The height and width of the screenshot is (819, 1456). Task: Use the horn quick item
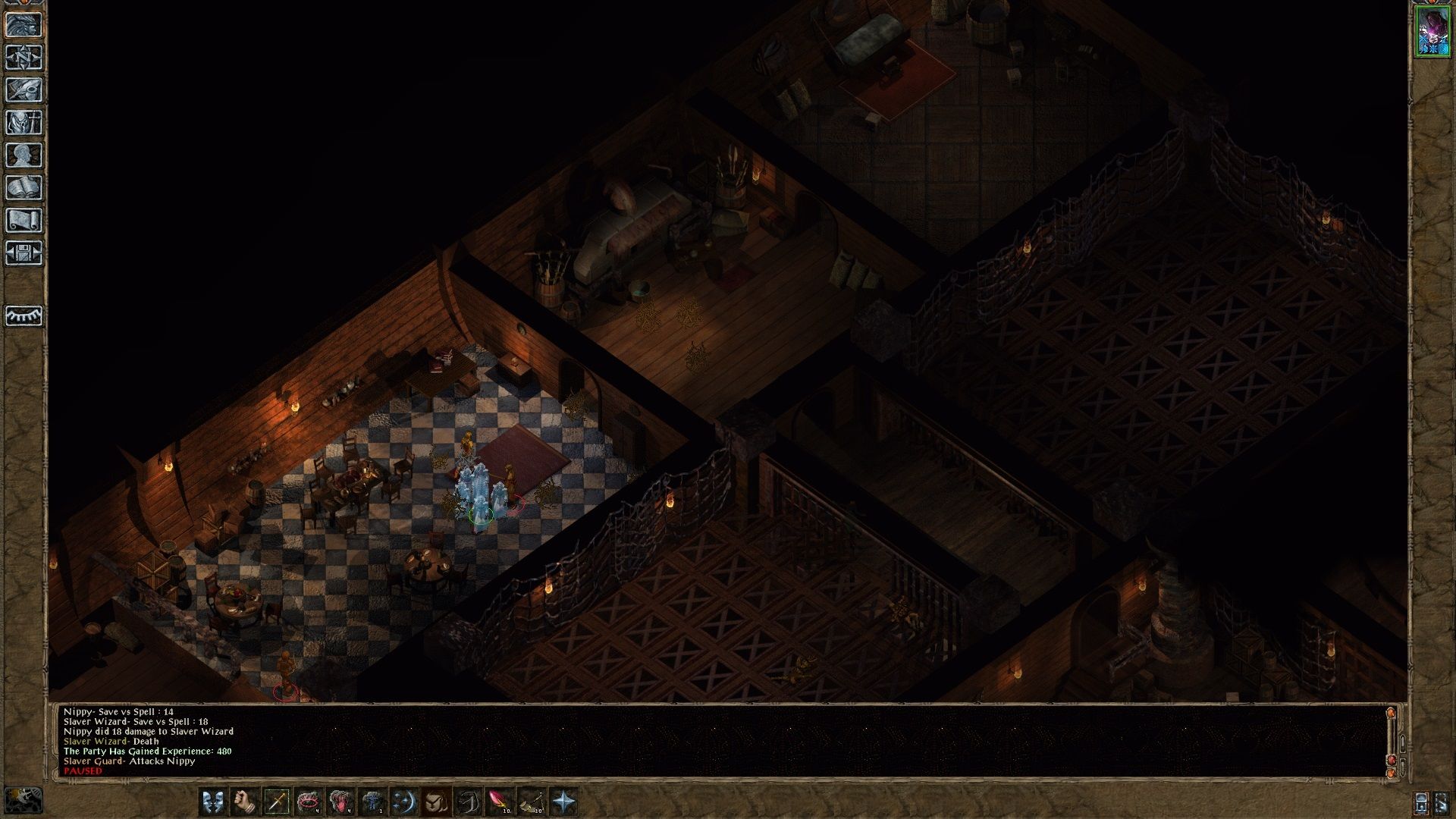coord(531,802)
